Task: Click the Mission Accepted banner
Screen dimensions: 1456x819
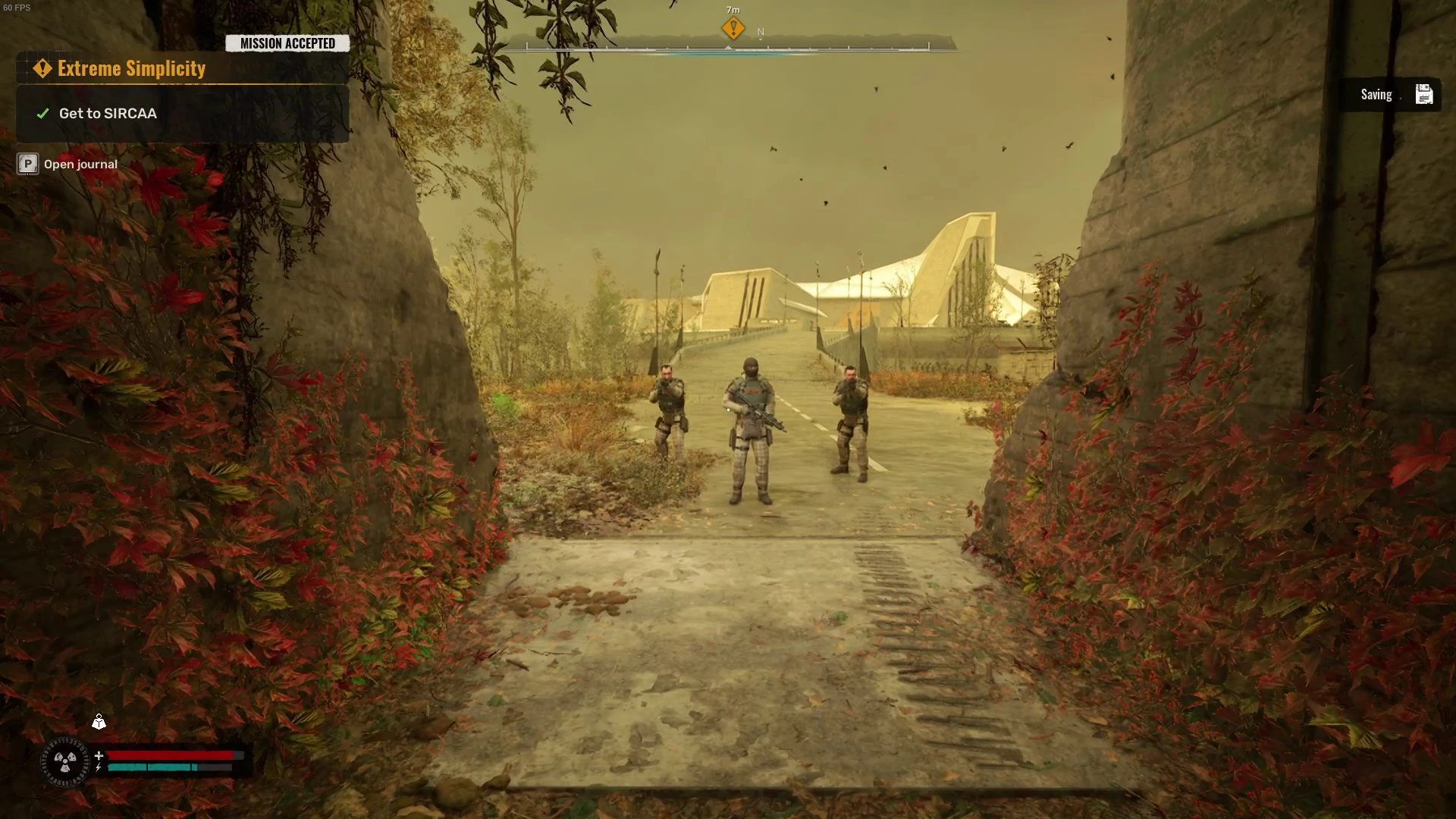Action: [x=287, y=43]
